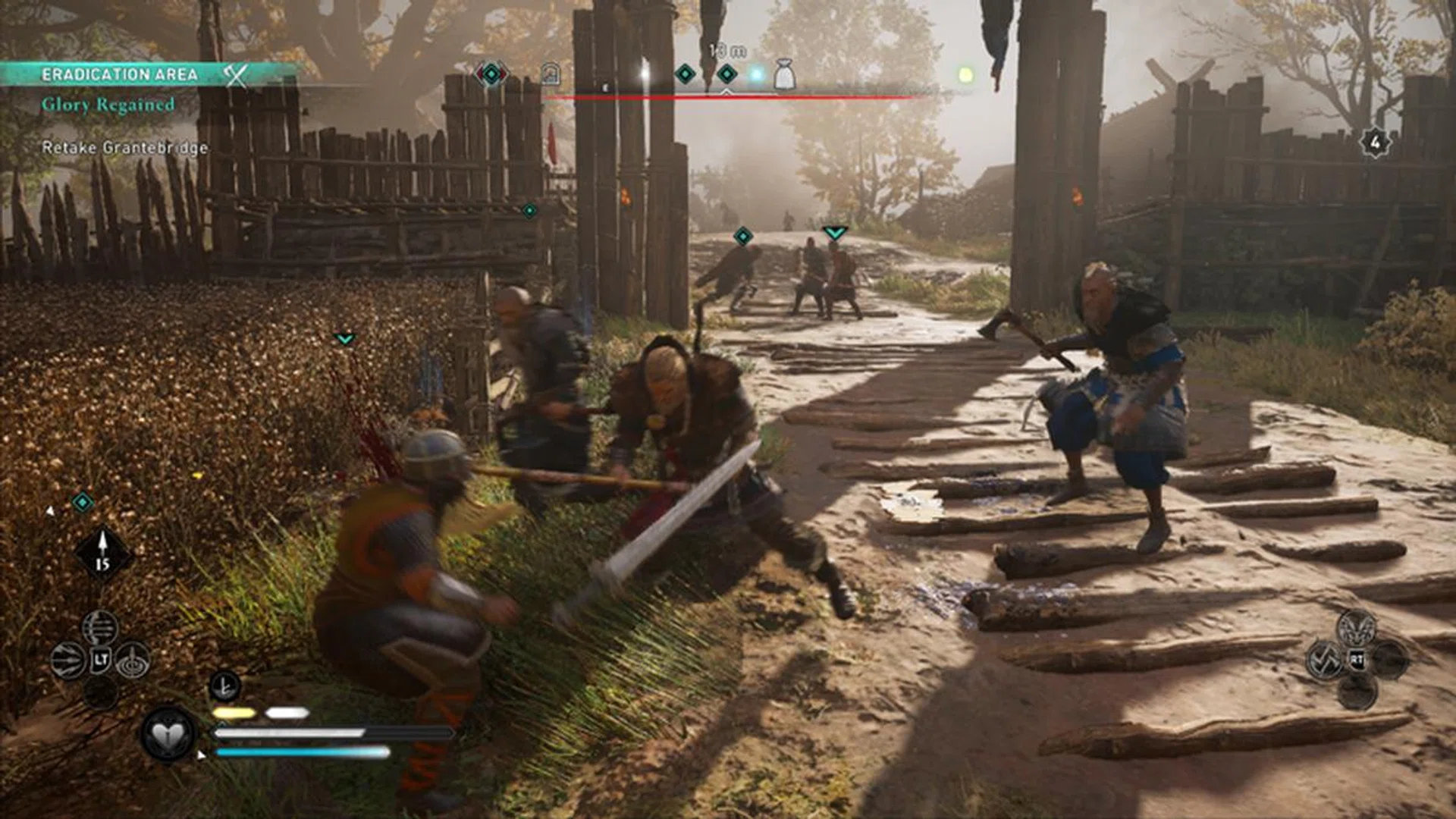1456x819 pixels.
Task: Toggle the LT ability wheel button
Action: 100,659
